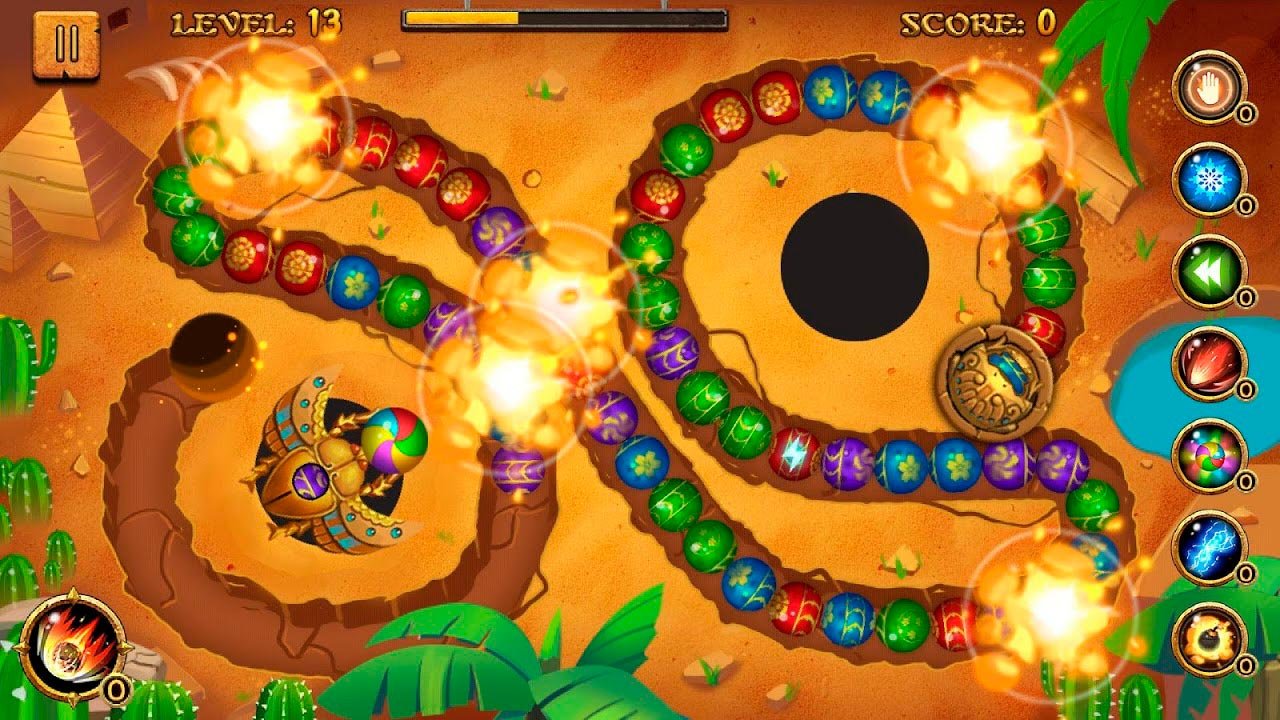Select the rainbow multicolor ball power-up

(1209, 455)
